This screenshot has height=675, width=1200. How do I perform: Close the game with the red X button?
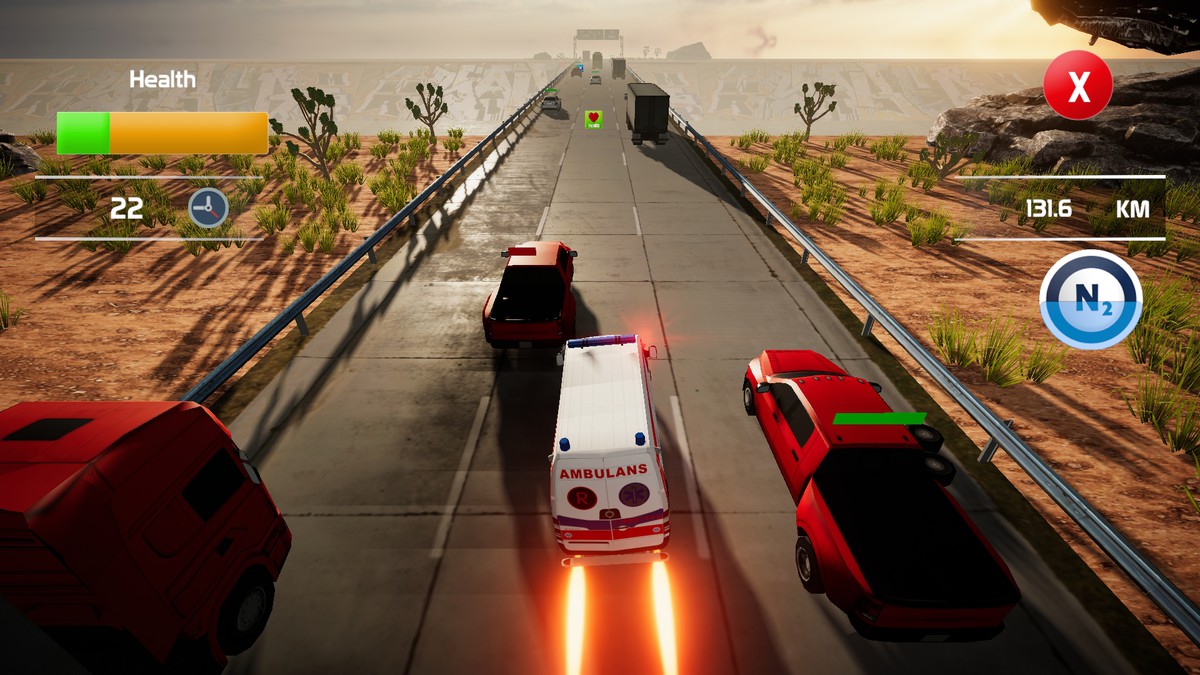1077,86
